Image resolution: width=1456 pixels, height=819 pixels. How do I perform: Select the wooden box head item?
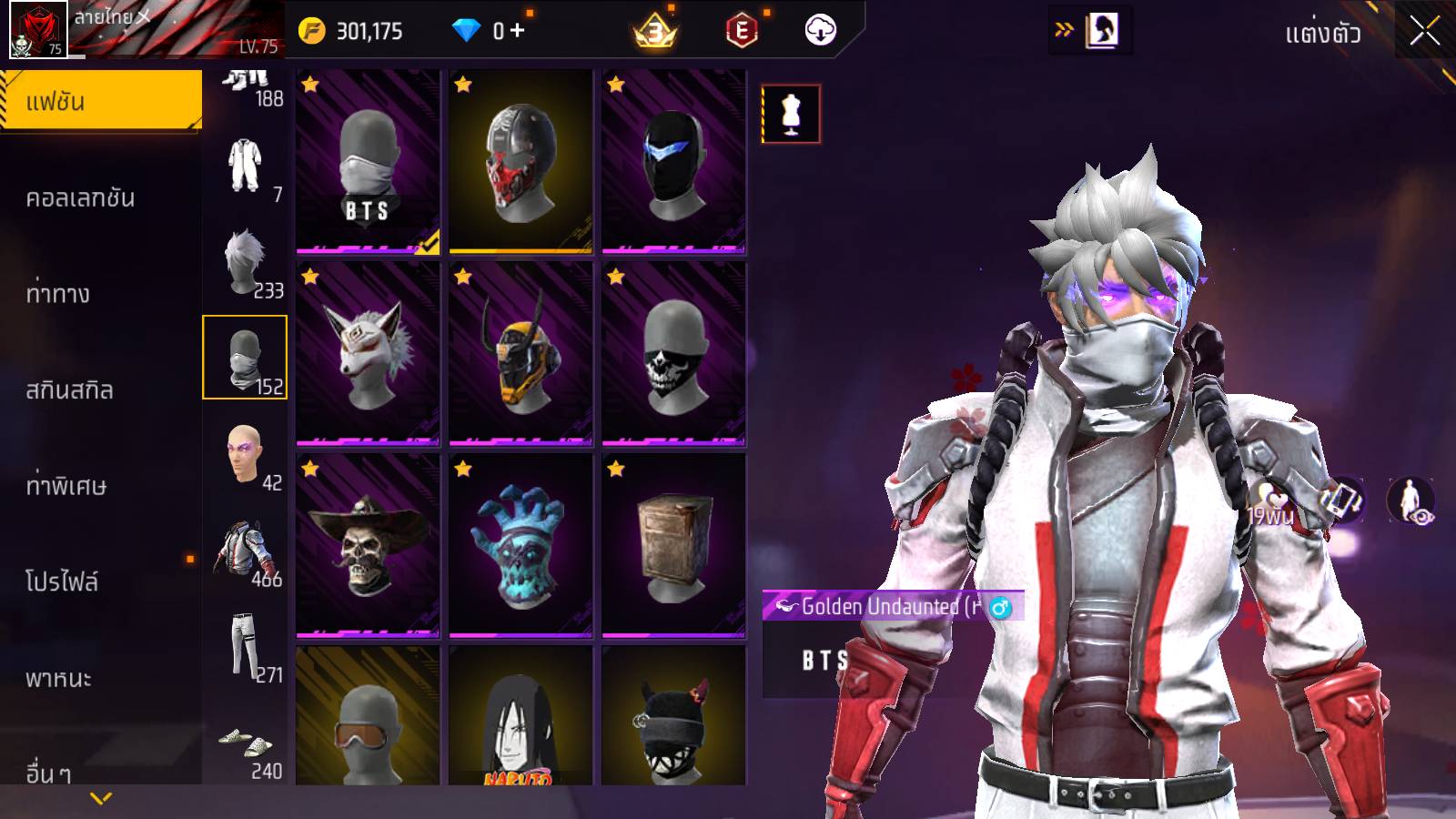[x=673, y=545]
